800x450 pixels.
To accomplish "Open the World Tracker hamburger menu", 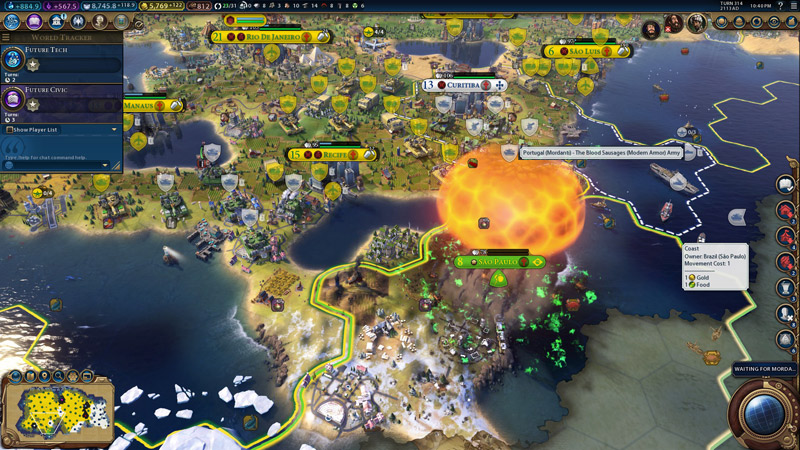I will pos(6,37).
